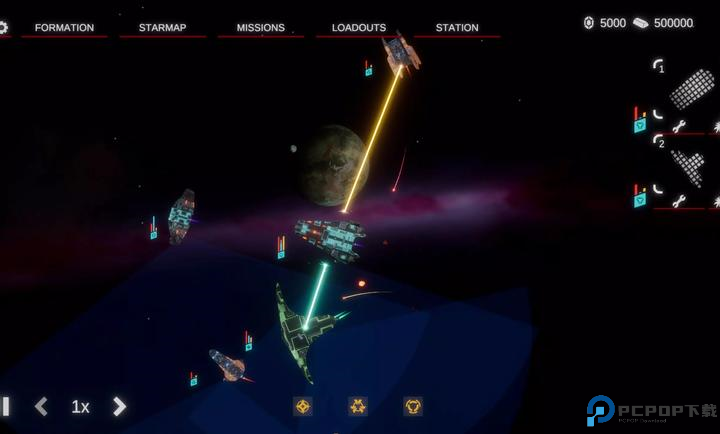Open settings with the gear icon
720x434 pixels.
pos(3,27)
